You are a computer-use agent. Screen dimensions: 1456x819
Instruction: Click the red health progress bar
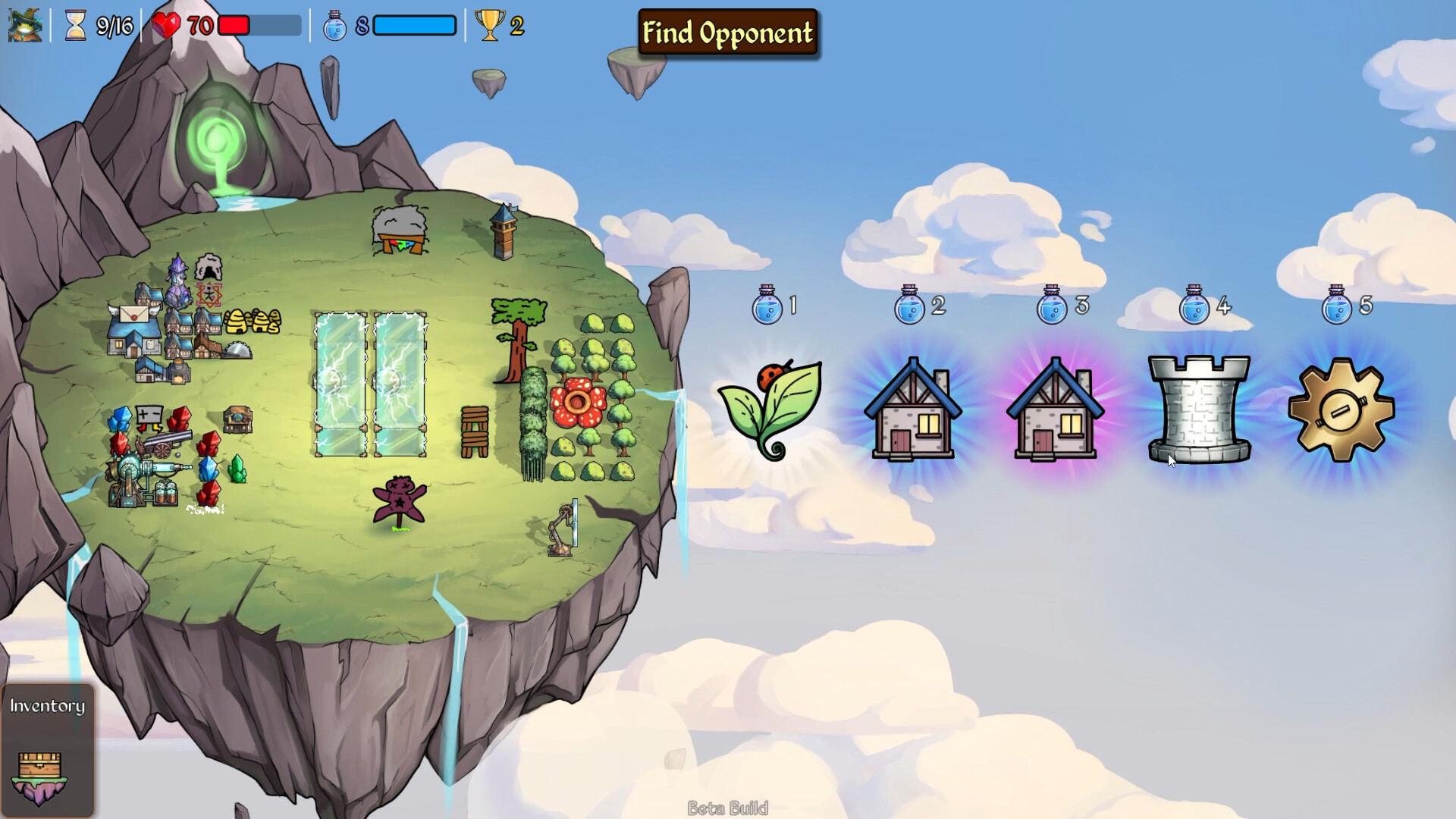(235, 25)
